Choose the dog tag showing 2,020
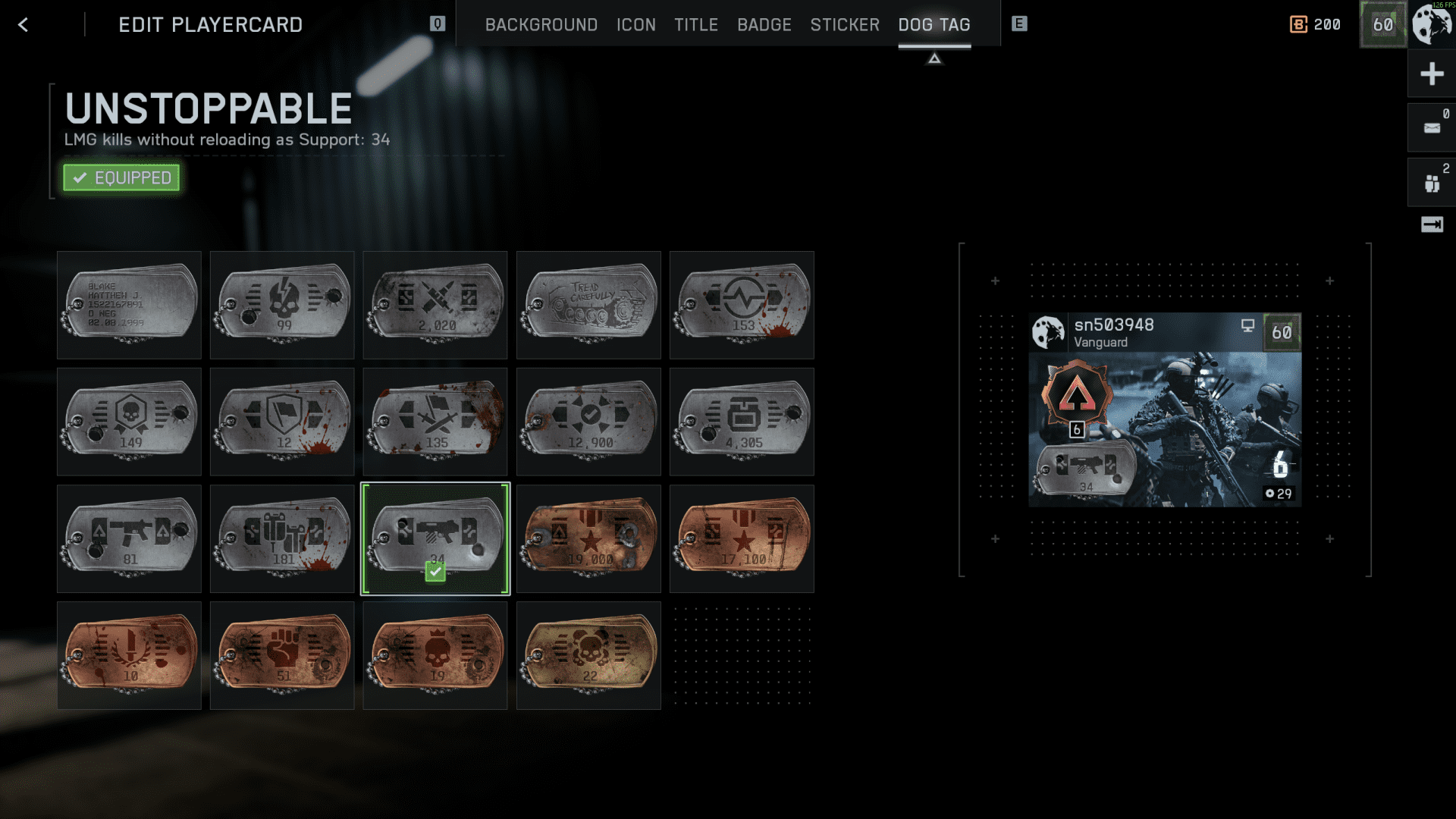 (x=435, y=305)
